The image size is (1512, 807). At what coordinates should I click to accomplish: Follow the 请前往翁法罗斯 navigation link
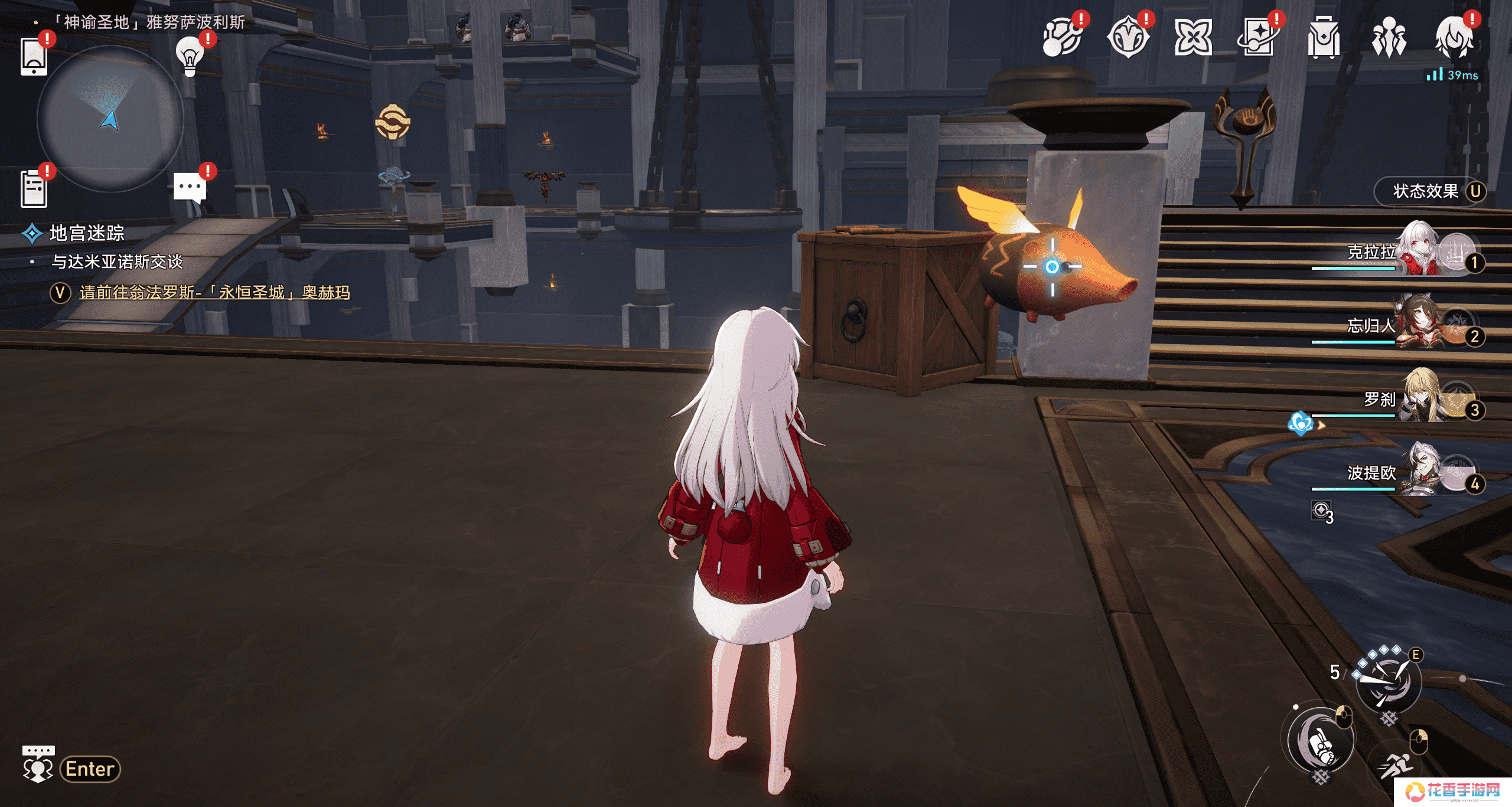tap(214, 292)
